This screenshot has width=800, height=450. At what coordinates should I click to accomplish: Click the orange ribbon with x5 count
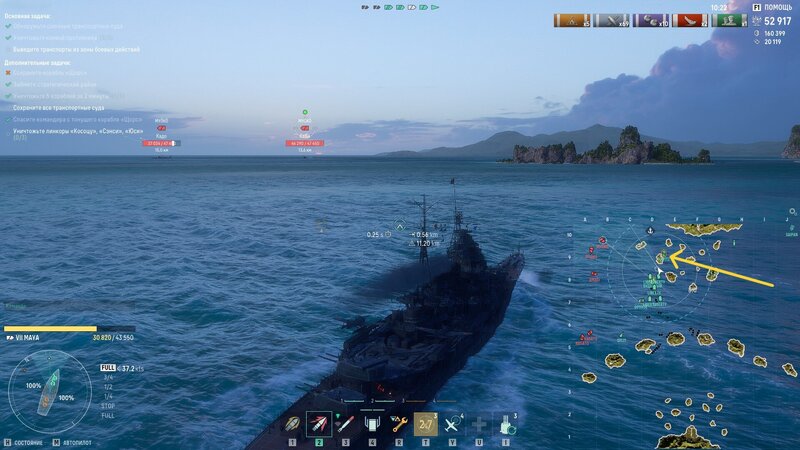pos(571,19)
